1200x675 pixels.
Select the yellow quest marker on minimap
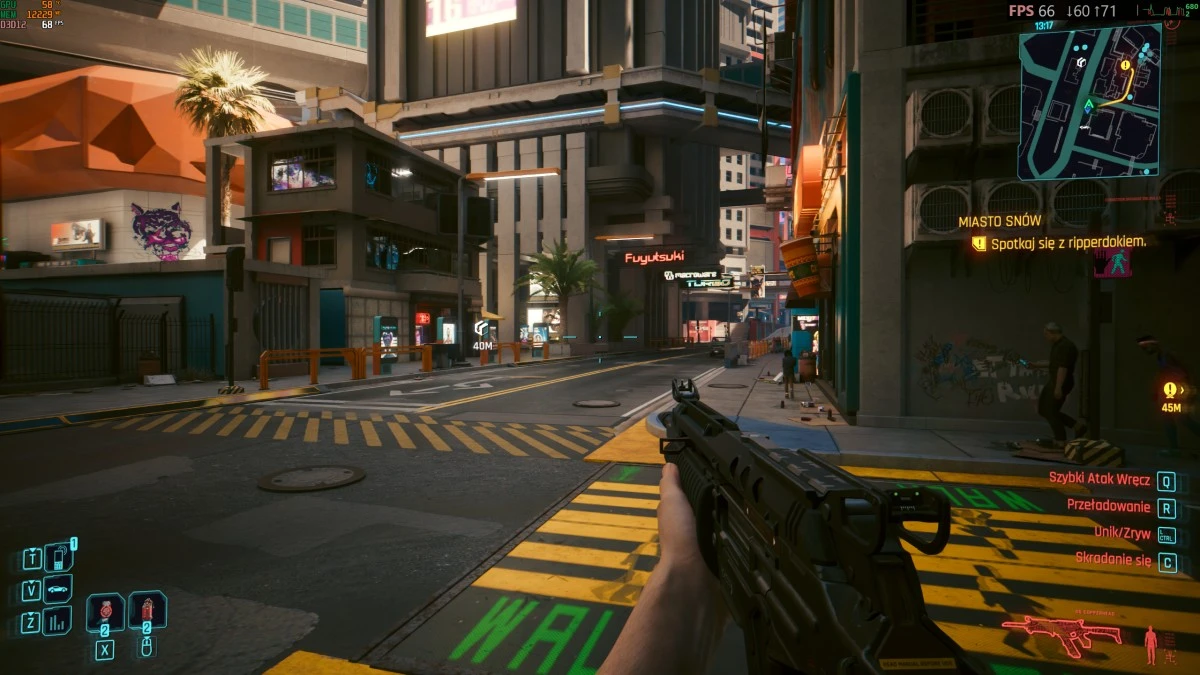click(x=1125, y=65)
